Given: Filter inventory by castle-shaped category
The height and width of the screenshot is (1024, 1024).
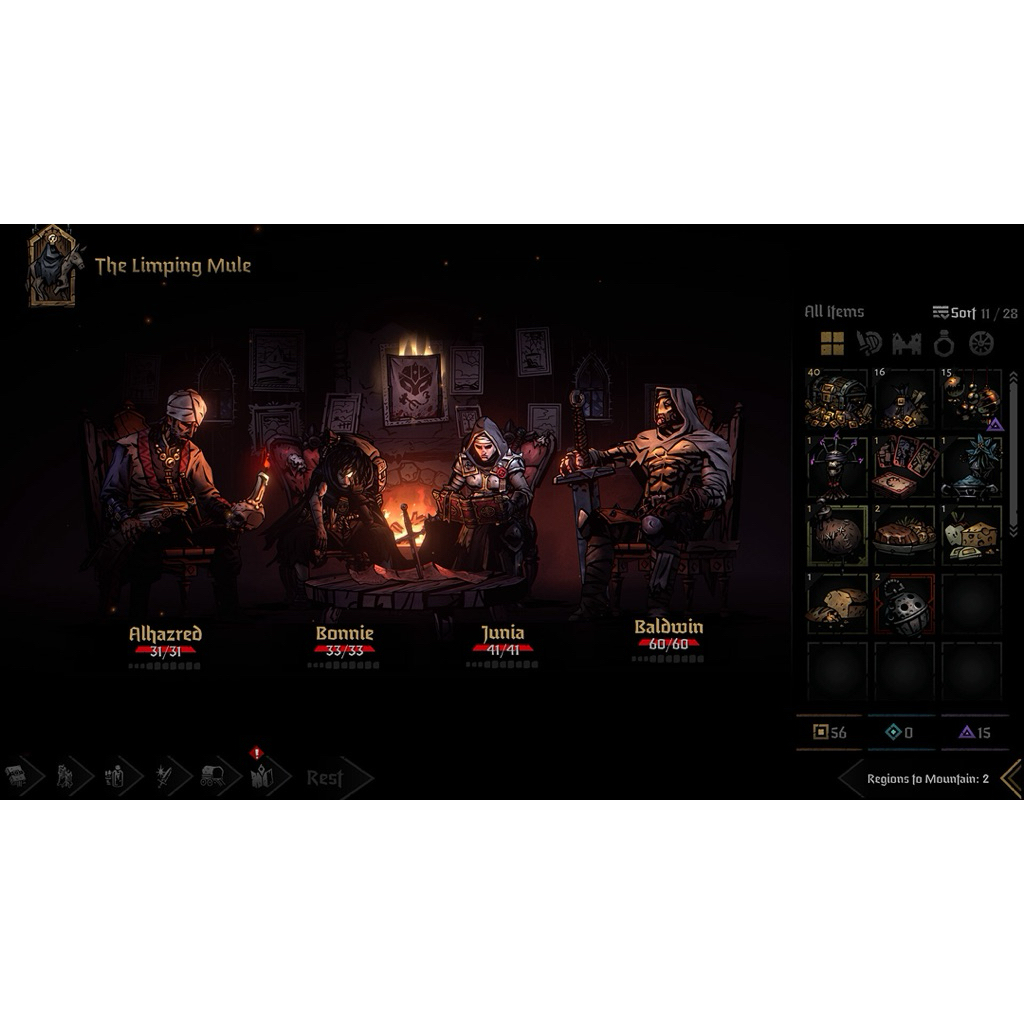Looking at the screenshot, I should (x=906, y=344).
